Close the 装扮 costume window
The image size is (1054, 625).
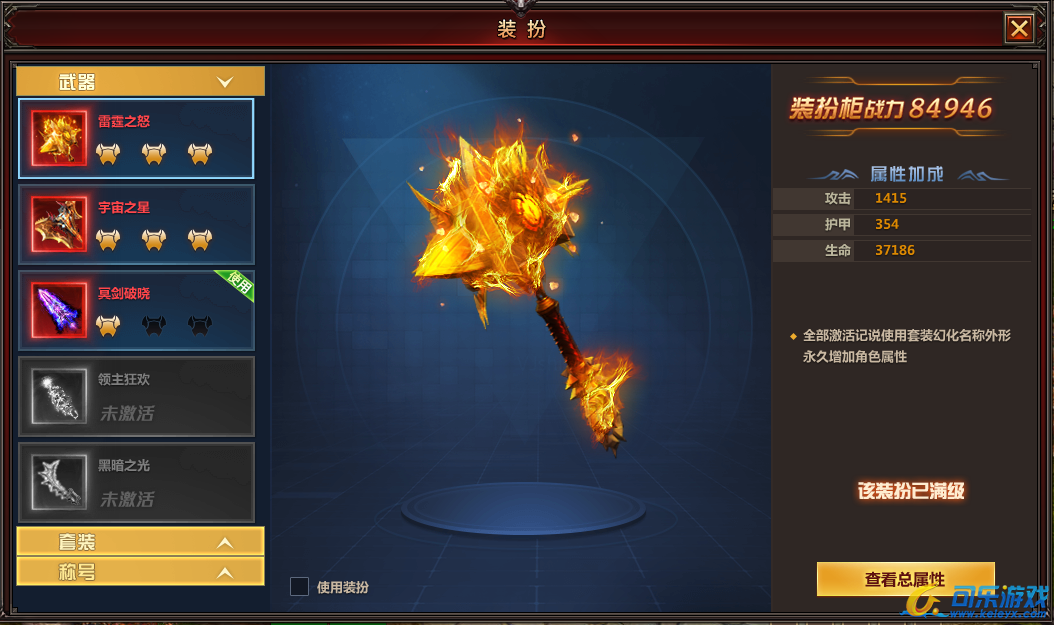[x=1019, y=29]
